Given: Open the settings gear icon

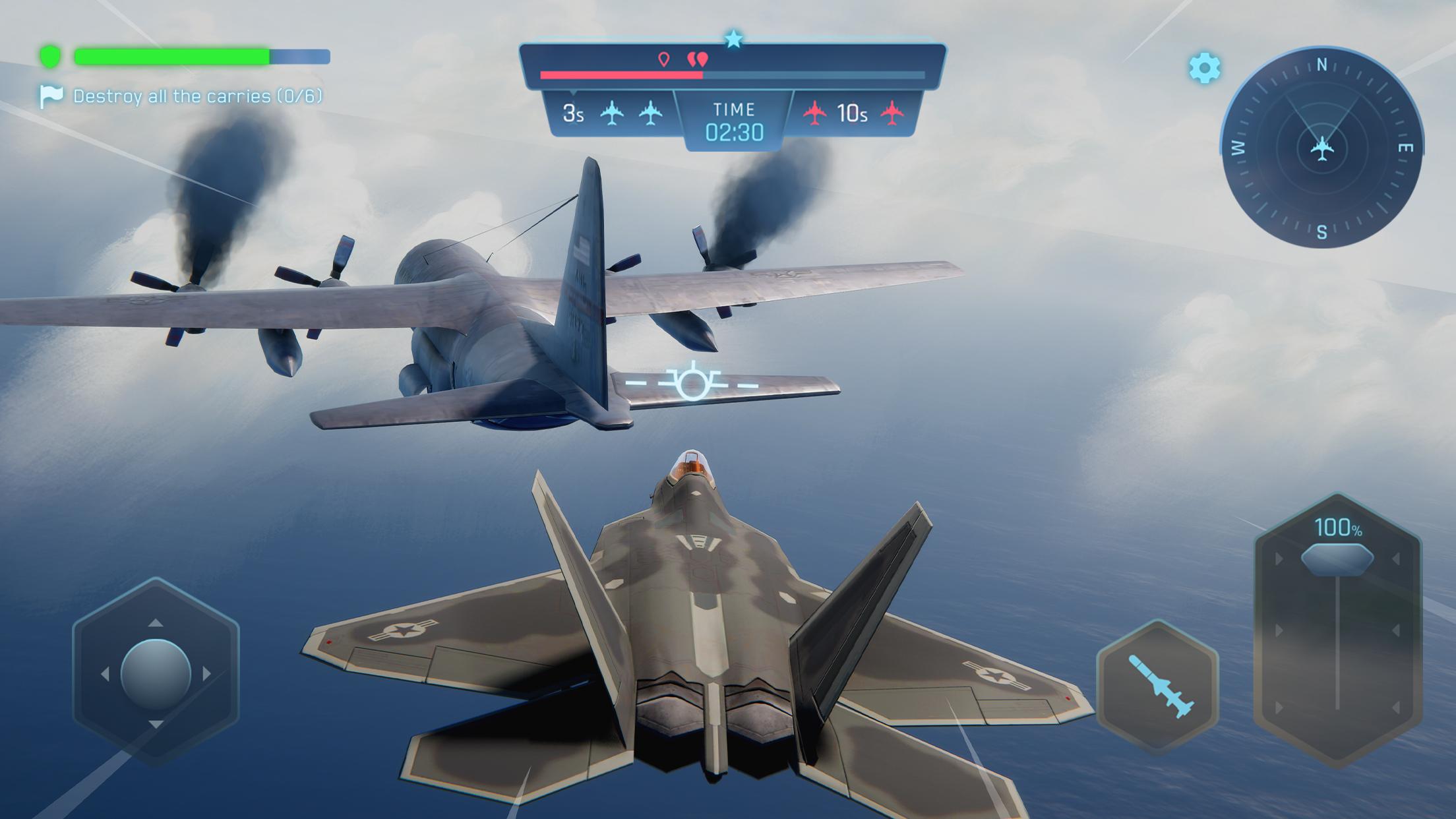Looking at the screenshot, I should point(1204,66).
